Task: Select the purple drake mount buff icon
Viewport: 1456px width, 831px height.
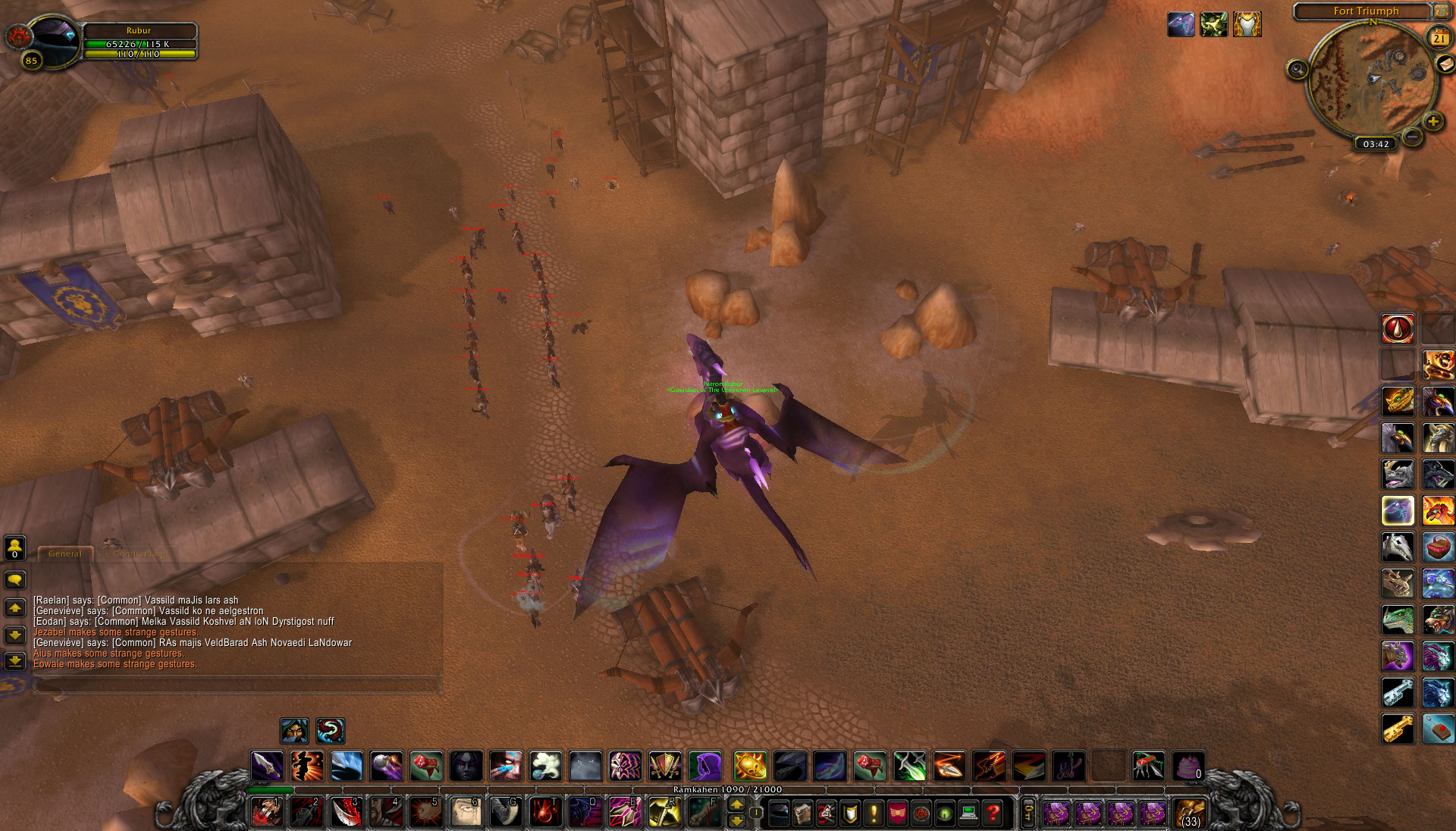Action: point(1181,24)
